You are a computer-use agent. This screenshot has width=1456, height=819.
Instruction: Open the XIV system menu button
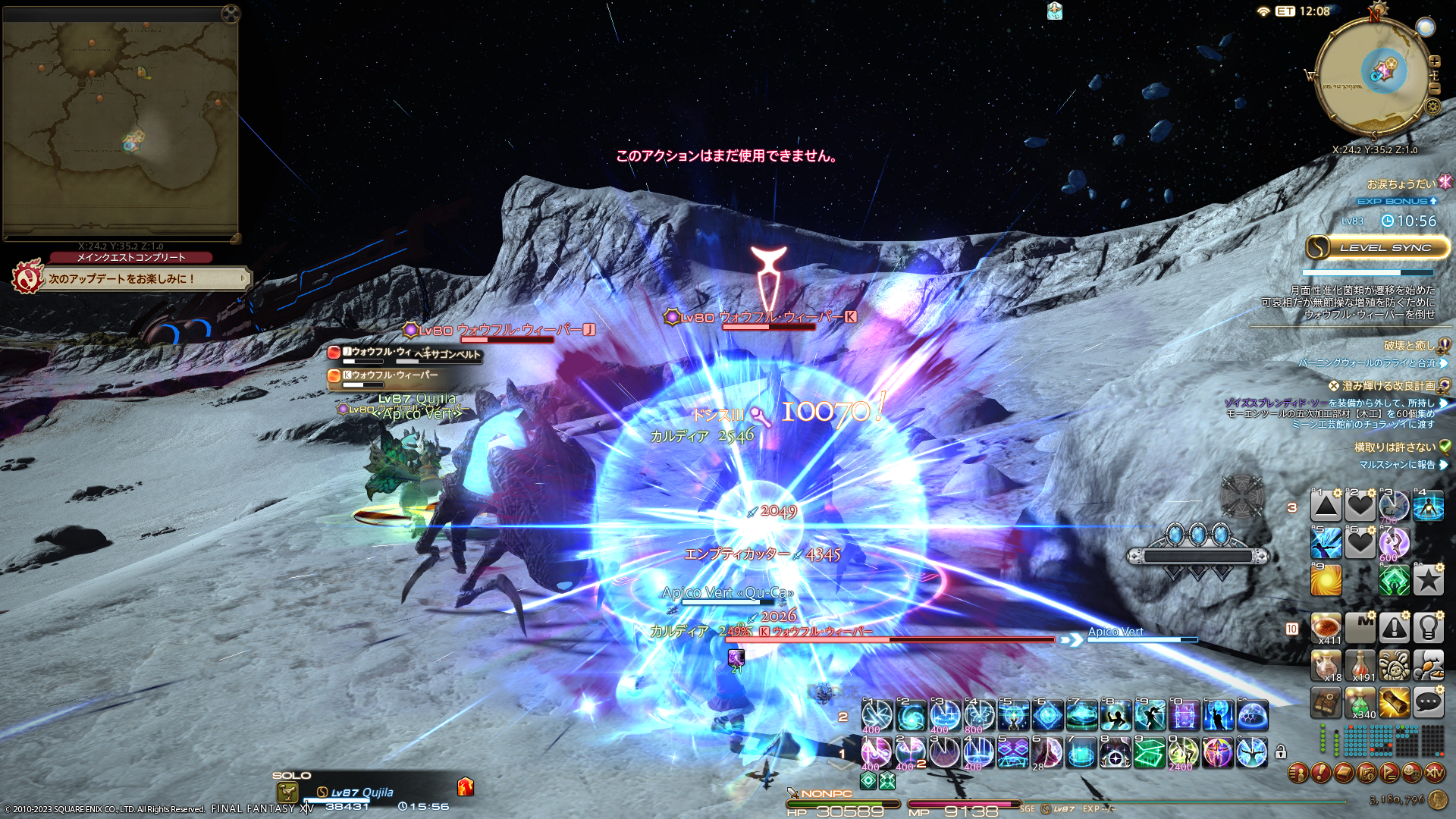pyautogui.click(x=1434, y=773)
